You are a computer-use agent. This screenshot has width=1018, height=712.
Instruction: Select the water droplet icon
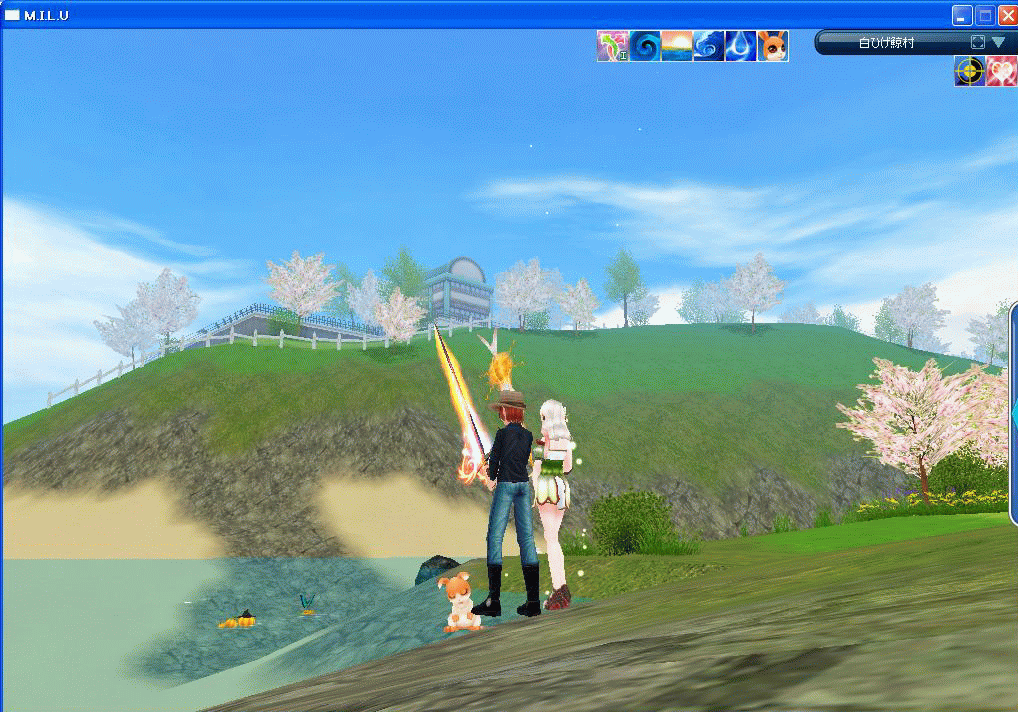740,46
